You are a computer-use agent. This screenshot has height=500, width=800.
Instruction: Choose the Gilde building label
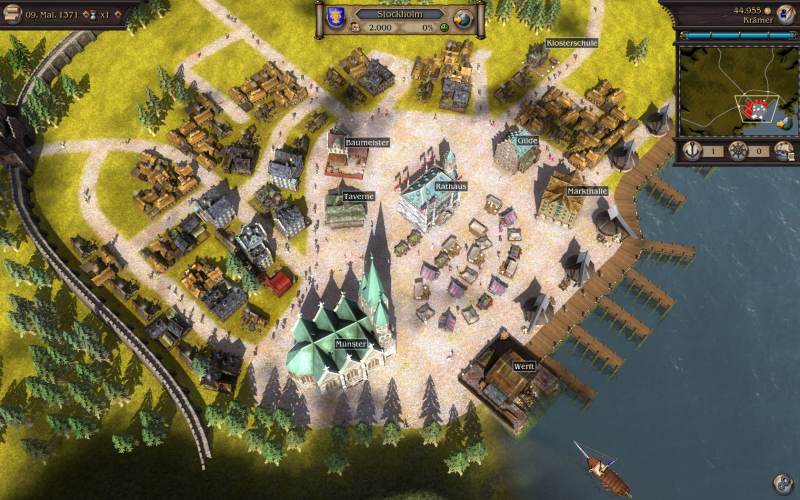pyautogui.click(x=527, y=141)
